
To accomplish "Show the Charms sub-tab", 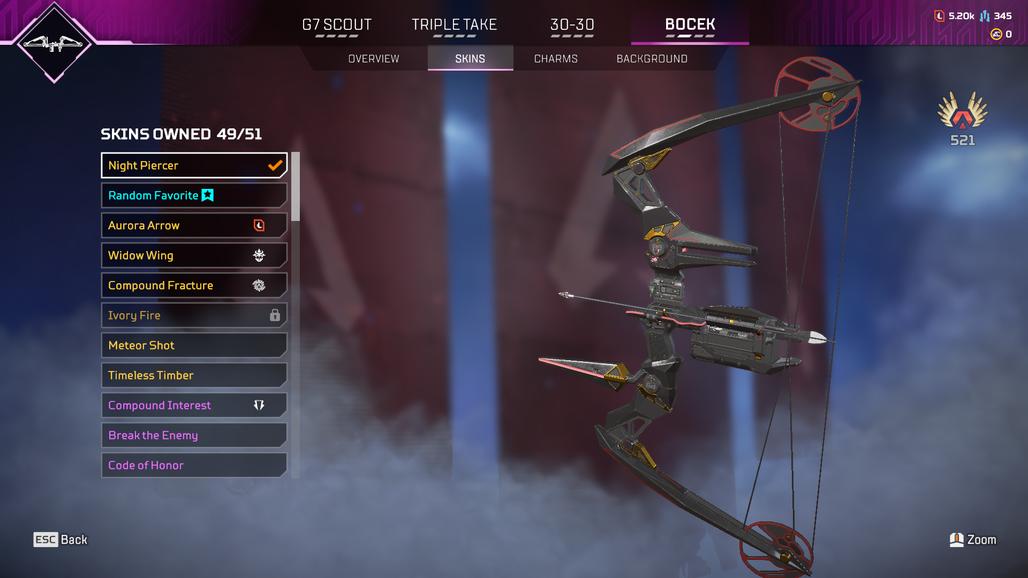I will [x=556, y=59].
